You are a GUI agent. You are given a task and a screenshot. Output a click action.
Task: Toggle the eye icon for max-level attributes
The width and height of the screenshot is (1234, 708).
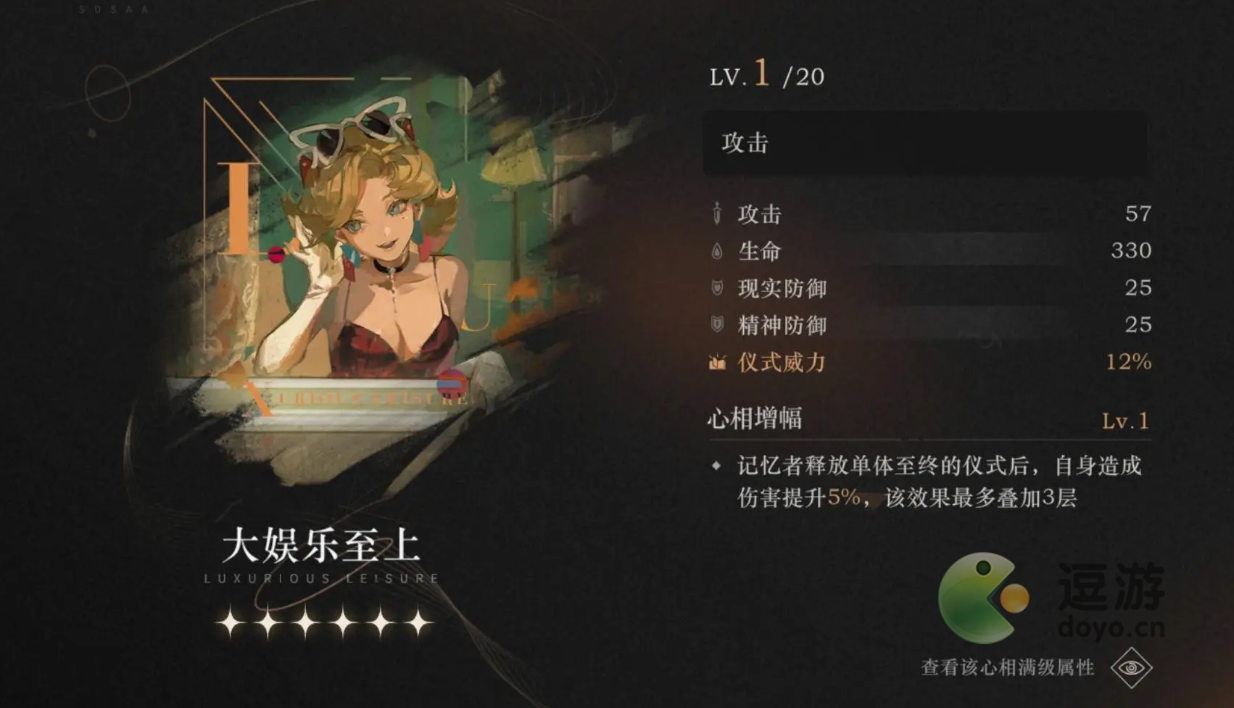(x=1131, y=667)
